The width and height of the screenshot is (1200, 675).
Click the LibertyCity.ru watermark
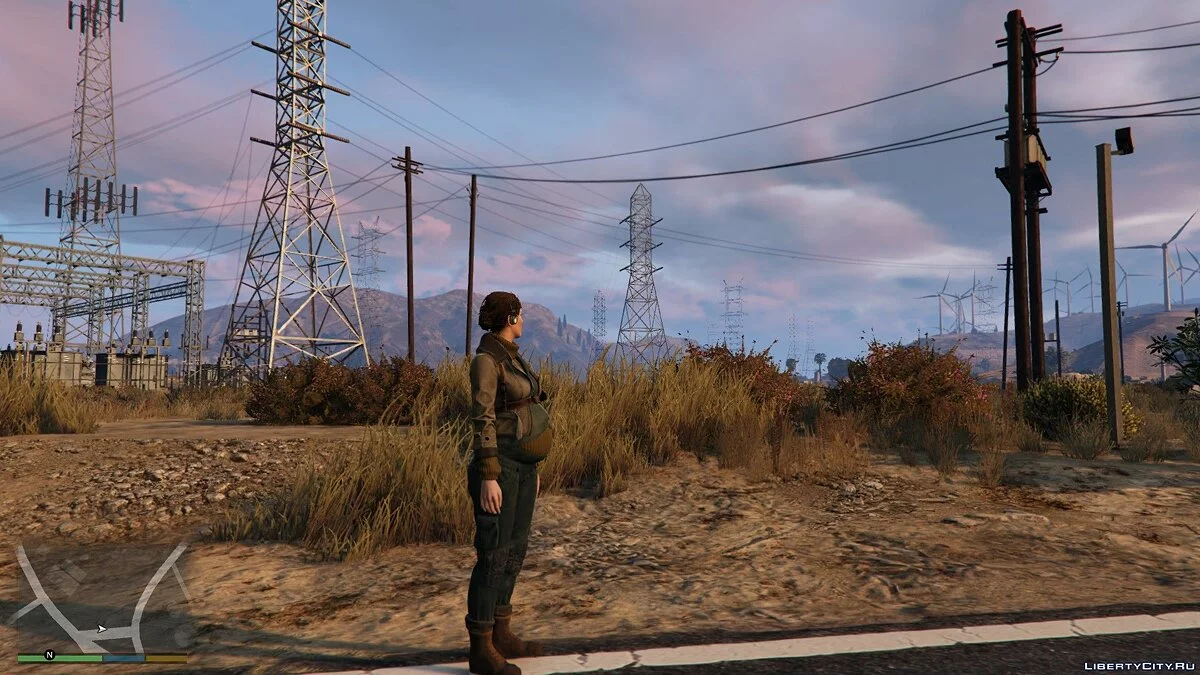pos(1138,665)
